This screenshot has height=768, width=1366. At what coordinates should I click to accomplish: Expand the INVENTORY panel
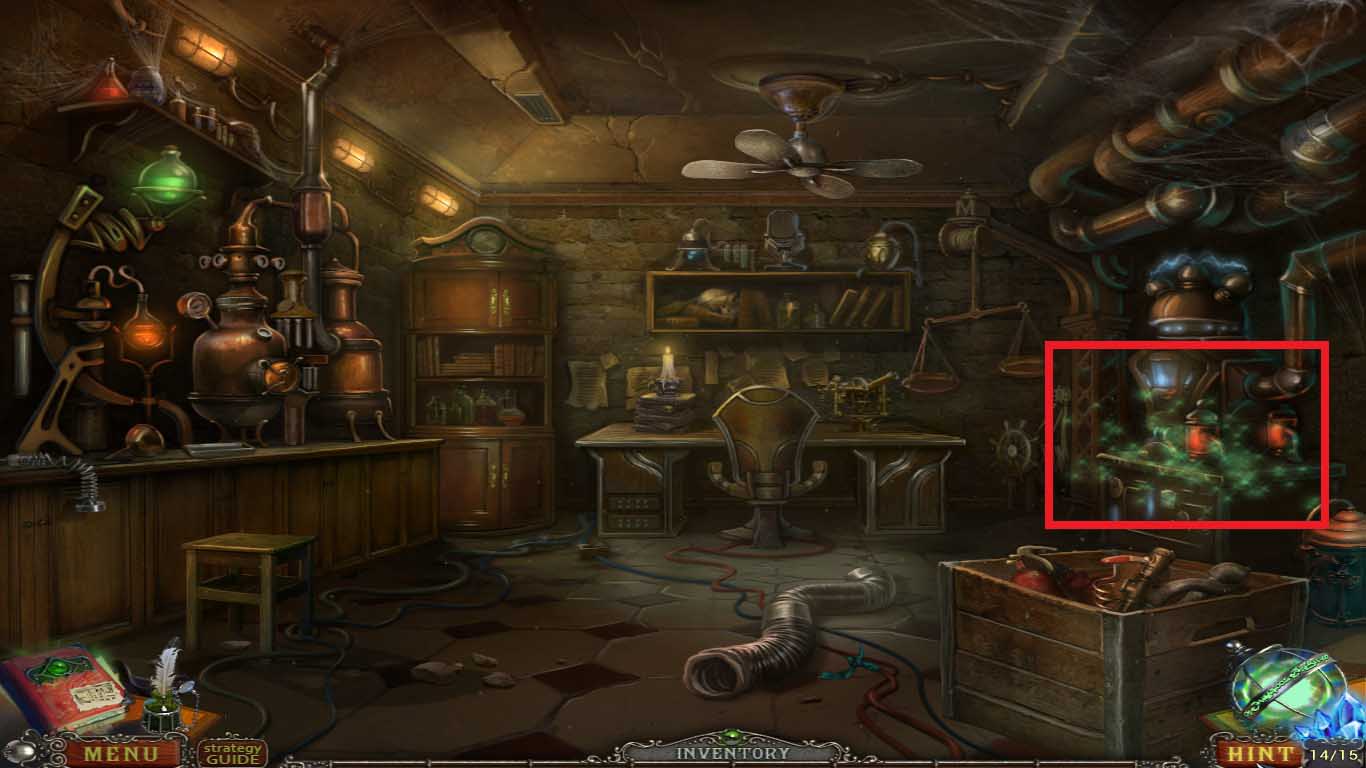coord(731,750)
